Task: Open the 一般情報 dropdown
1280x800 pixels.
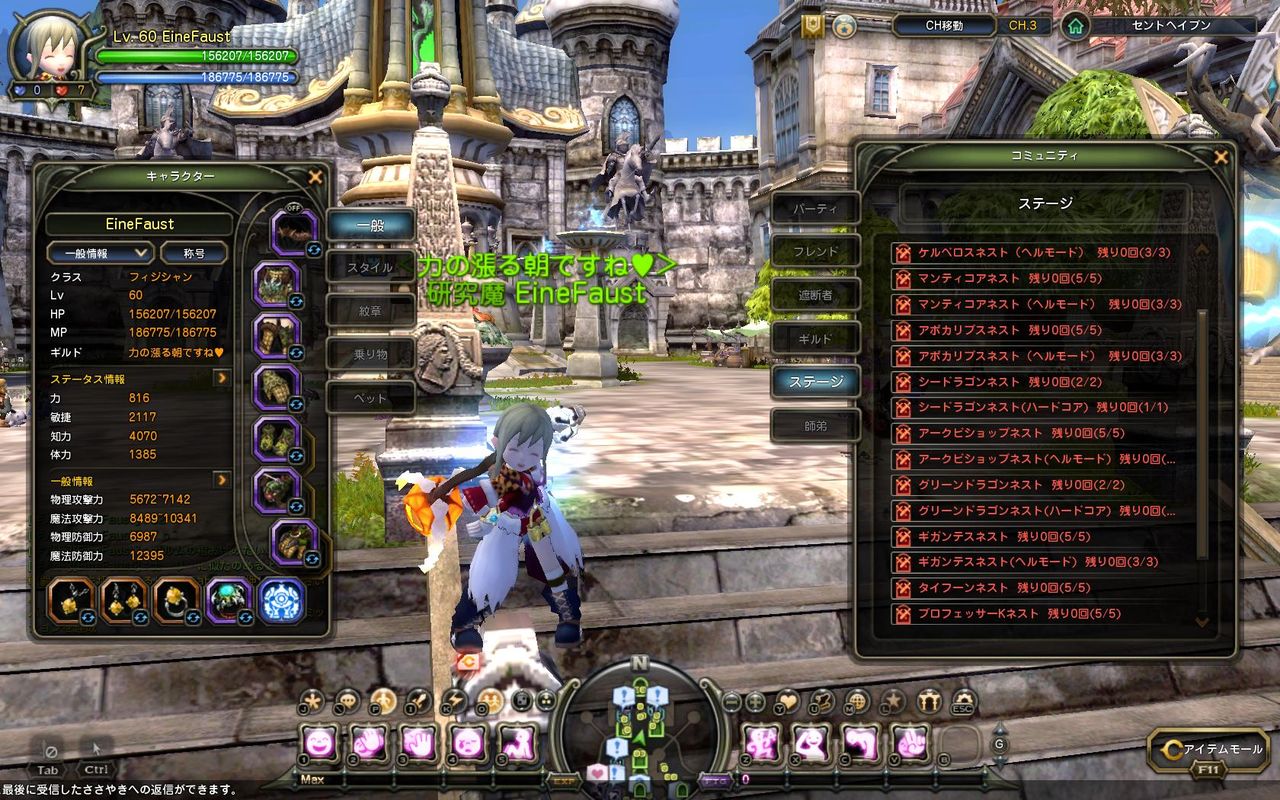Action: [x=100, y=254]
